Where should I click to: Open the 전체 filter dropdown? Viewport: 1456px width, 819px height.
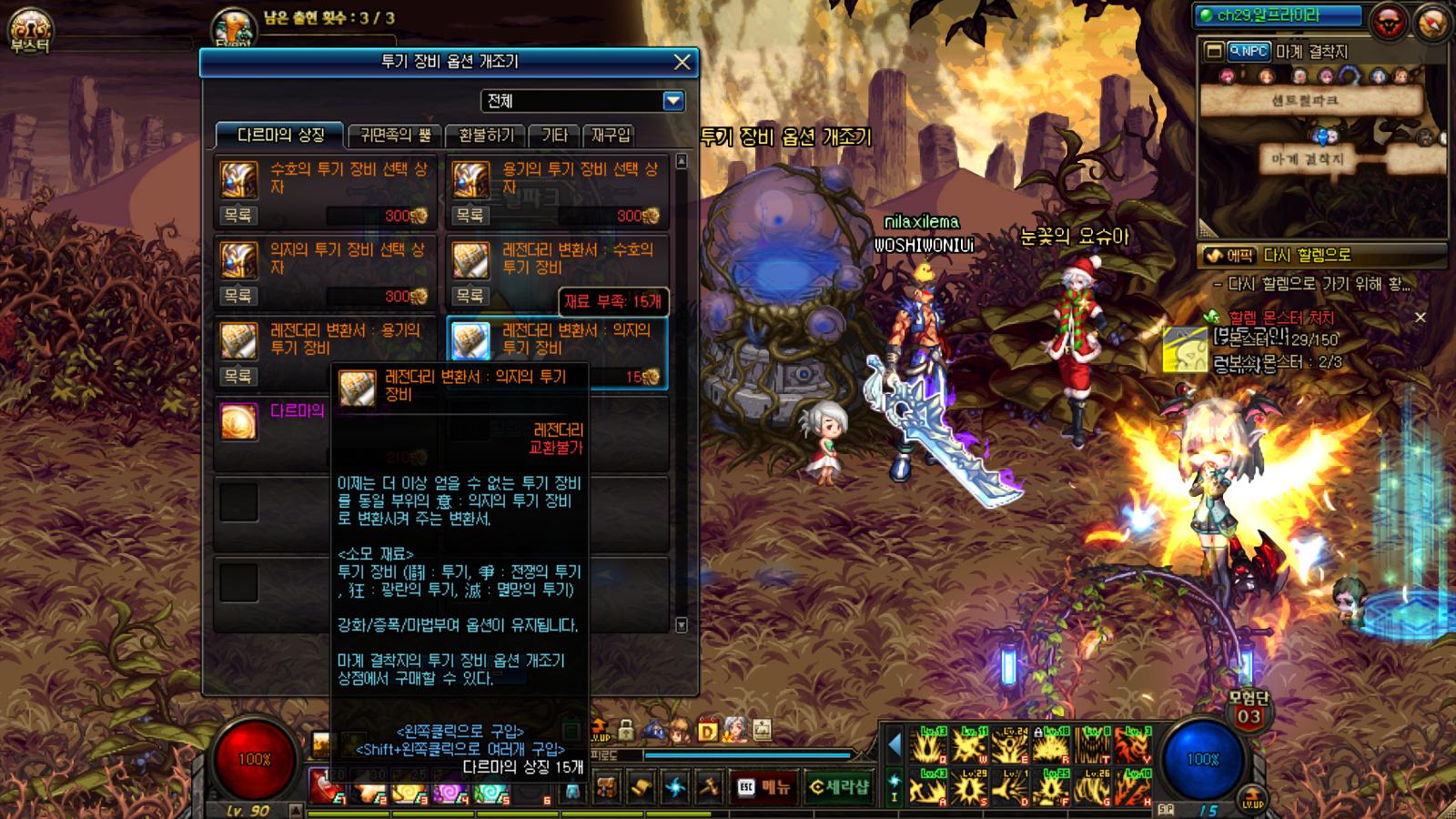pyautogui.click(x=673, y=101)
